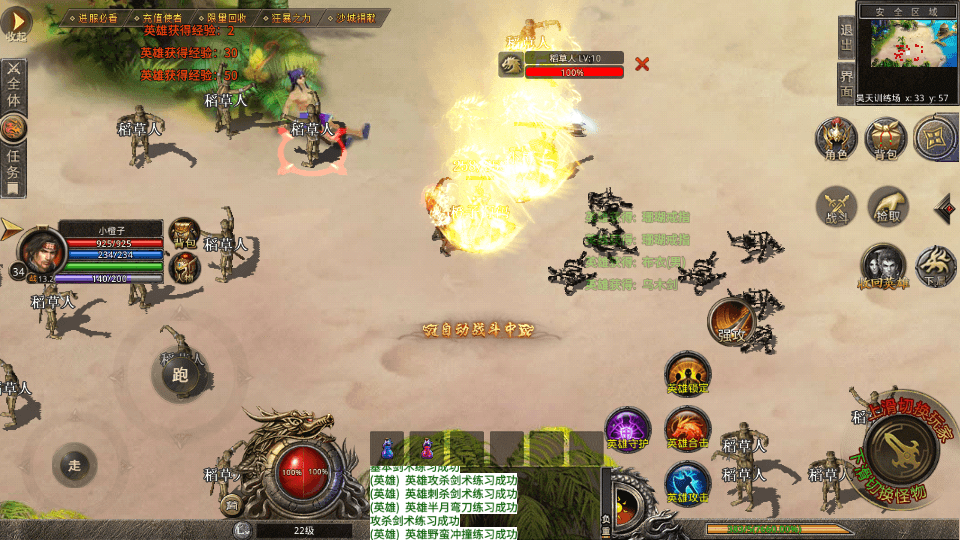Open the 角色 character sheet

[x=836, y=139]
